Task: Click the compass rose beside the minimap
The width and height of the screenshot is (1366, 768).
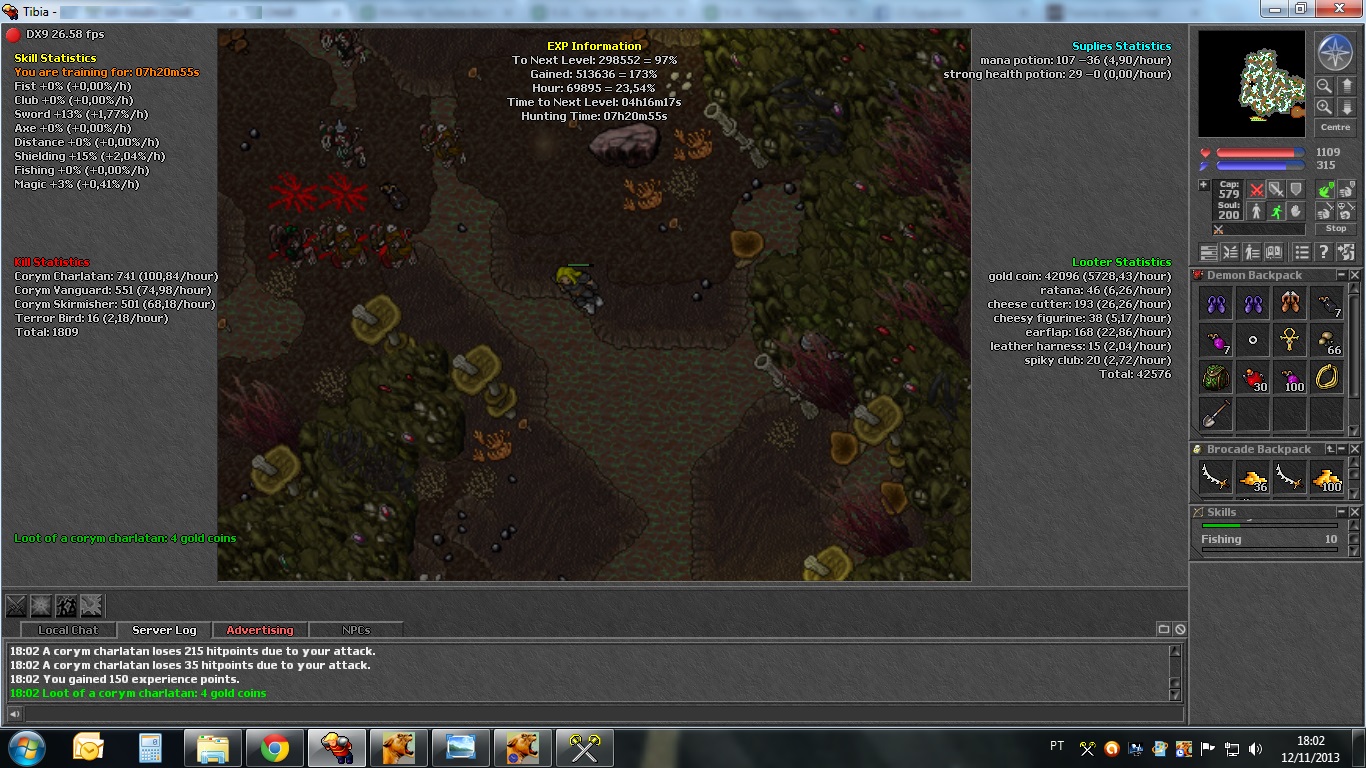Action: [1334, 52]
